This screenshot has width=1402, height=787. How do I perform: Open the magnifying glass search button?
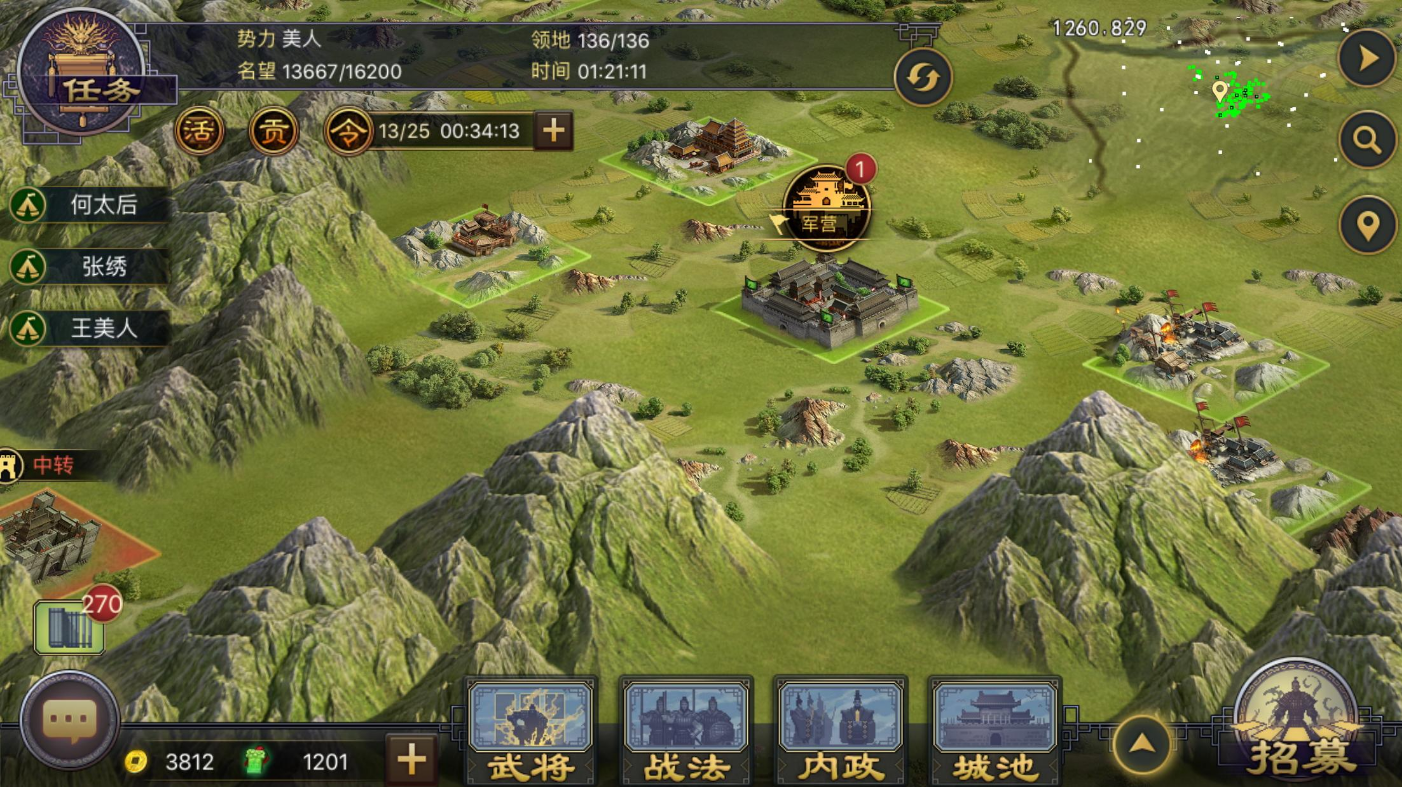pos(1367,141)
